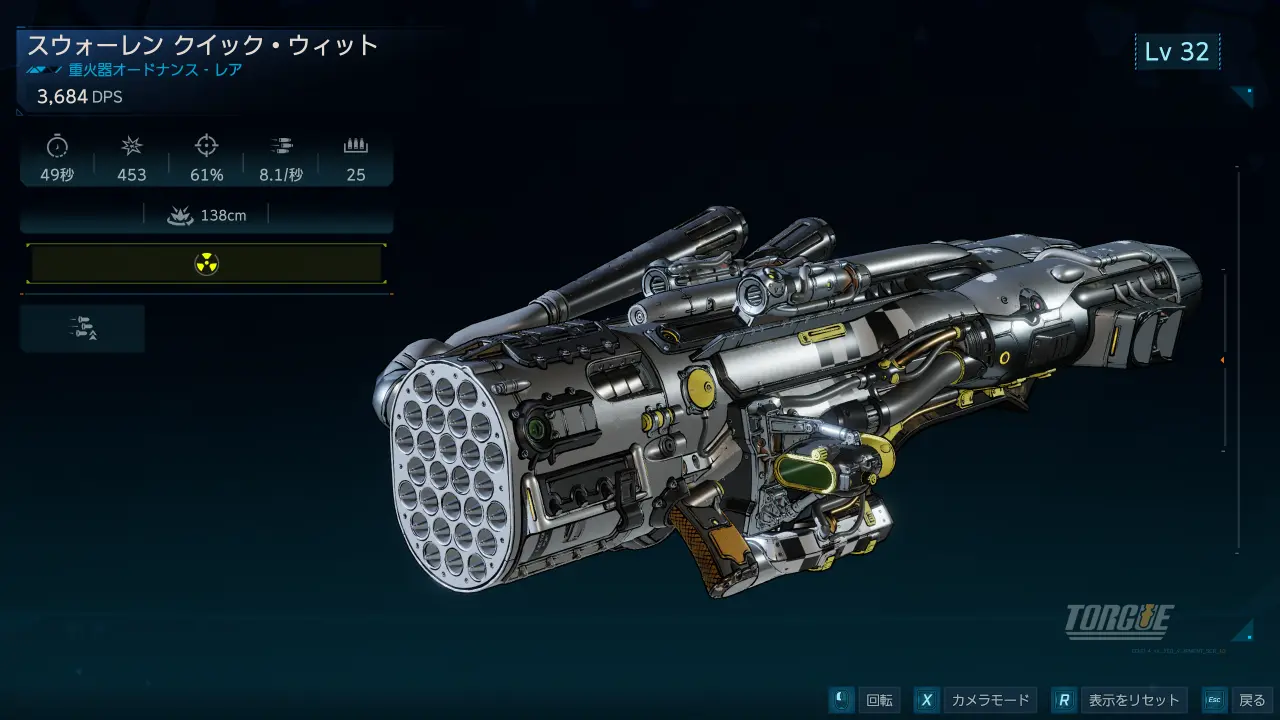Go back with the 戻る button
Screen dimensions: 1280x720
pos(1238,700)
